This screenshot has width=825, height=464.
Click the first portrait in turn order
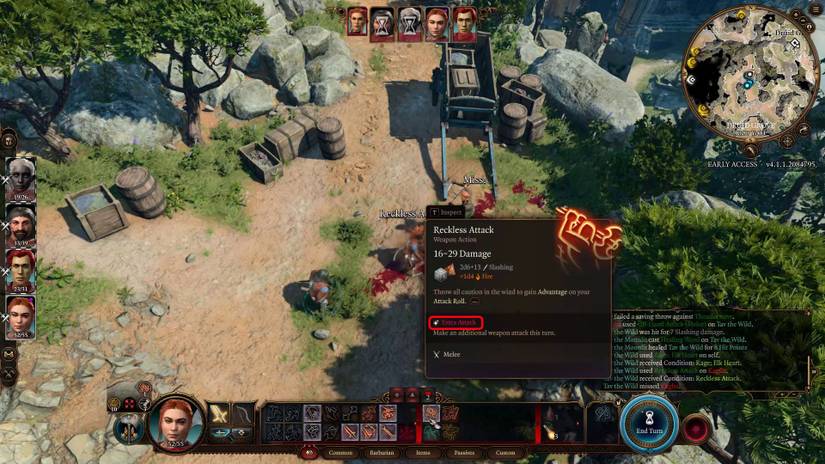coord(357,22)
